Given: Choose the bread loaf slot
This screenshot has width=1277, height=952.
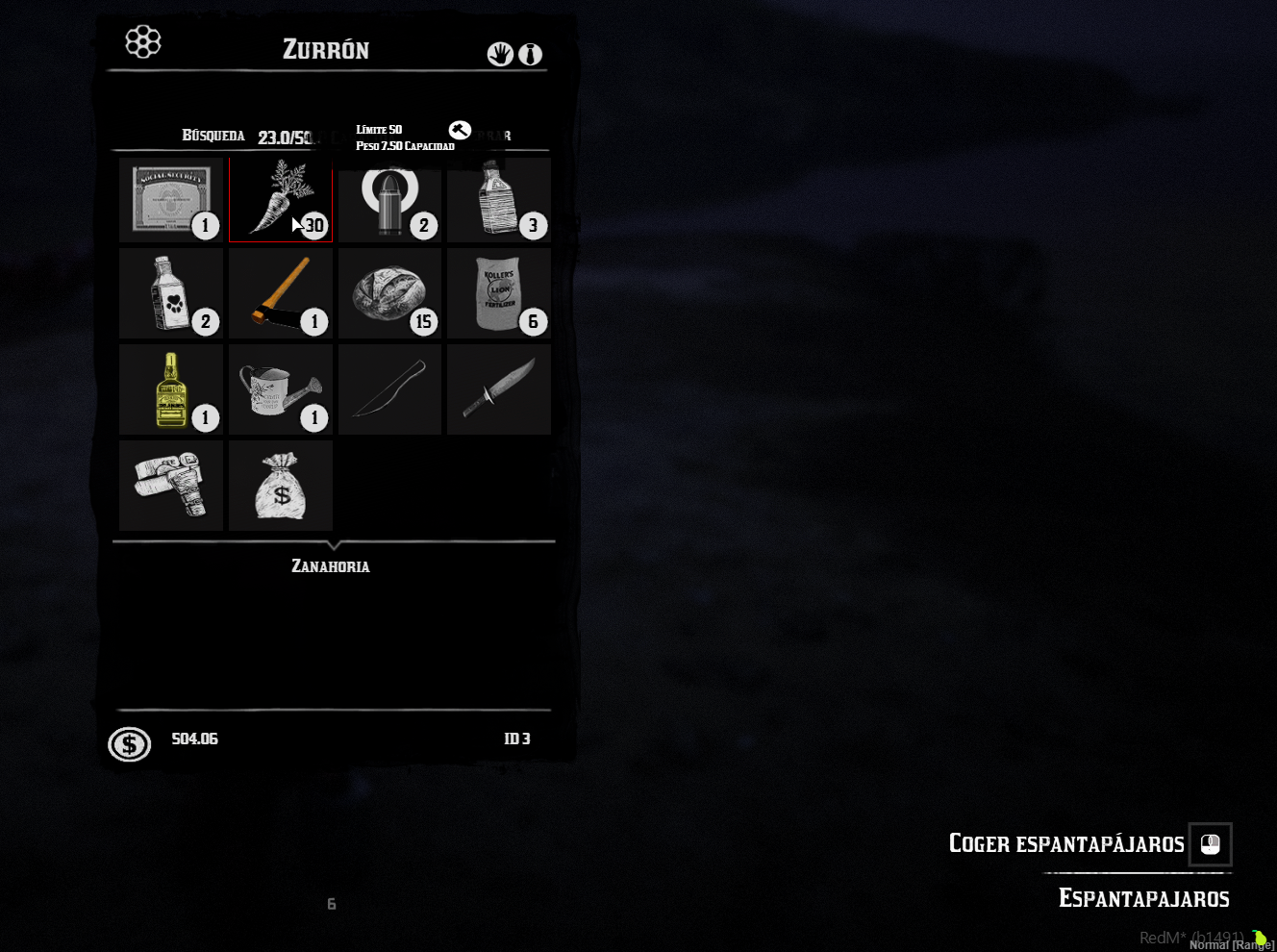Looking at the screenshot, I should point(389,293).
